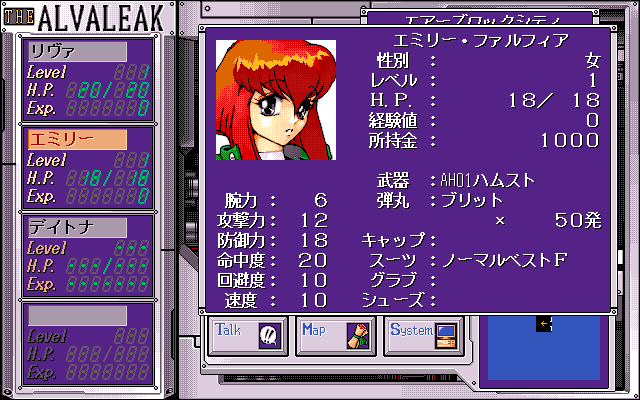Image resolution: width=640 pixels, height=400 pixels.
Task: Select party member エミリー
Action: point(77,139)
